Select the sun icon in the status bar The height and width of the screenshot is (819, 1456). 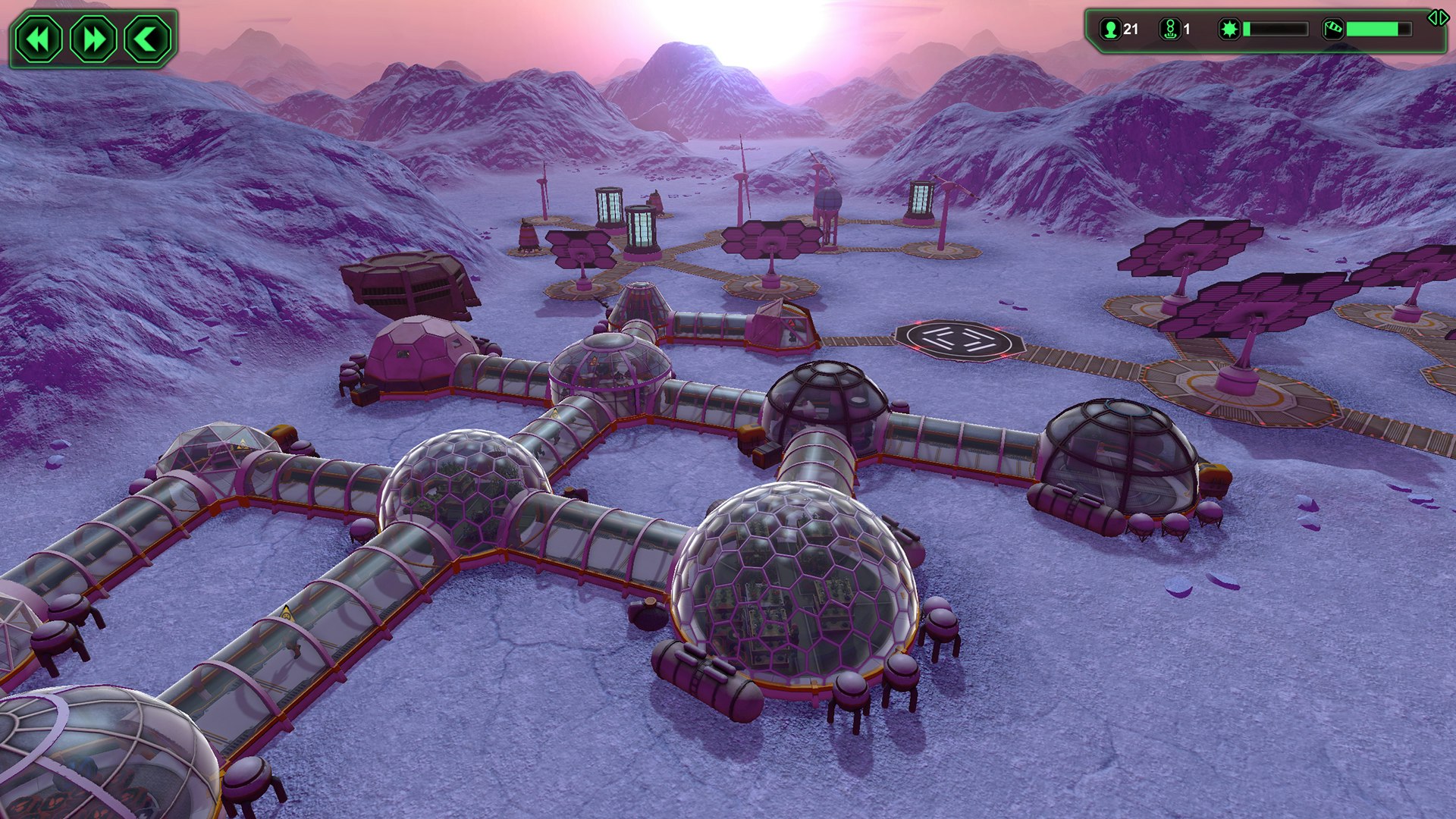tap(1230, 29)
